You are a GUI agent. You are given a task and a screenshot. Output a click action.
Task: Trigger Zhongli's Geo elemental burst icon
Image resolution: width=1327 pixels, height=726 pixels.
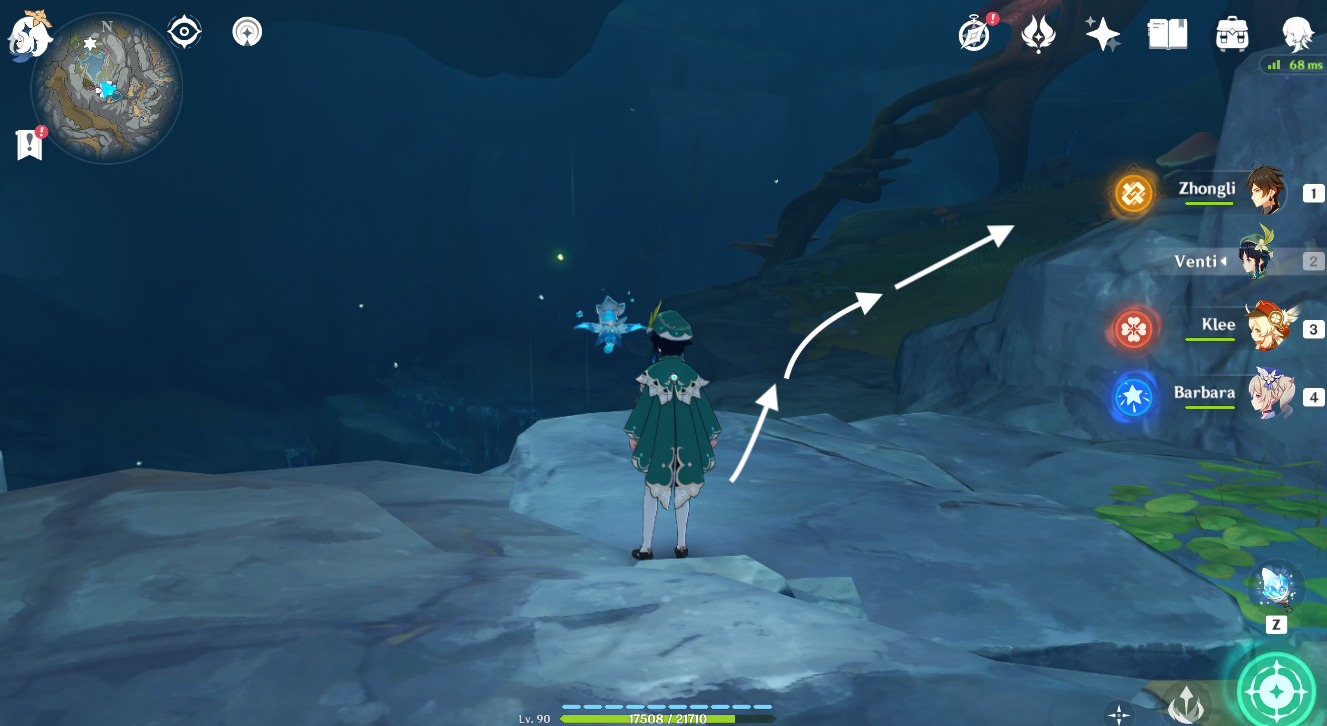coord(1135,192)
